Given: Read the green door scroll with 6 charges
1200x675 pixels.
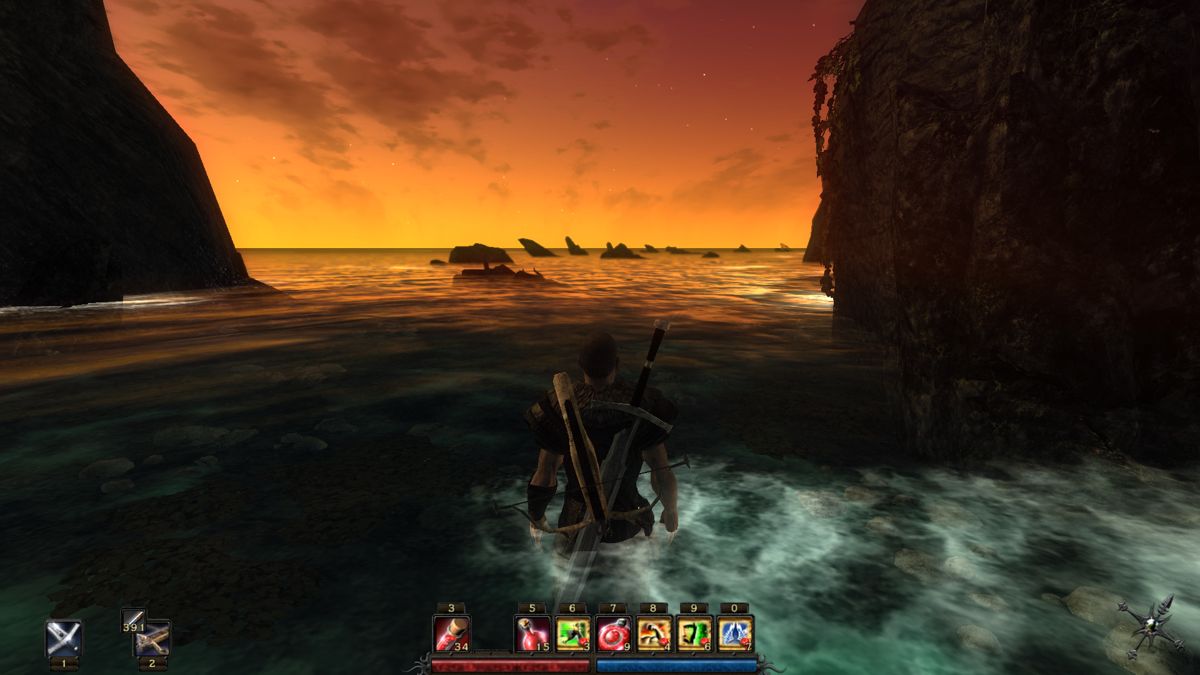Looking at the screenshot, I should coord(694,633).
